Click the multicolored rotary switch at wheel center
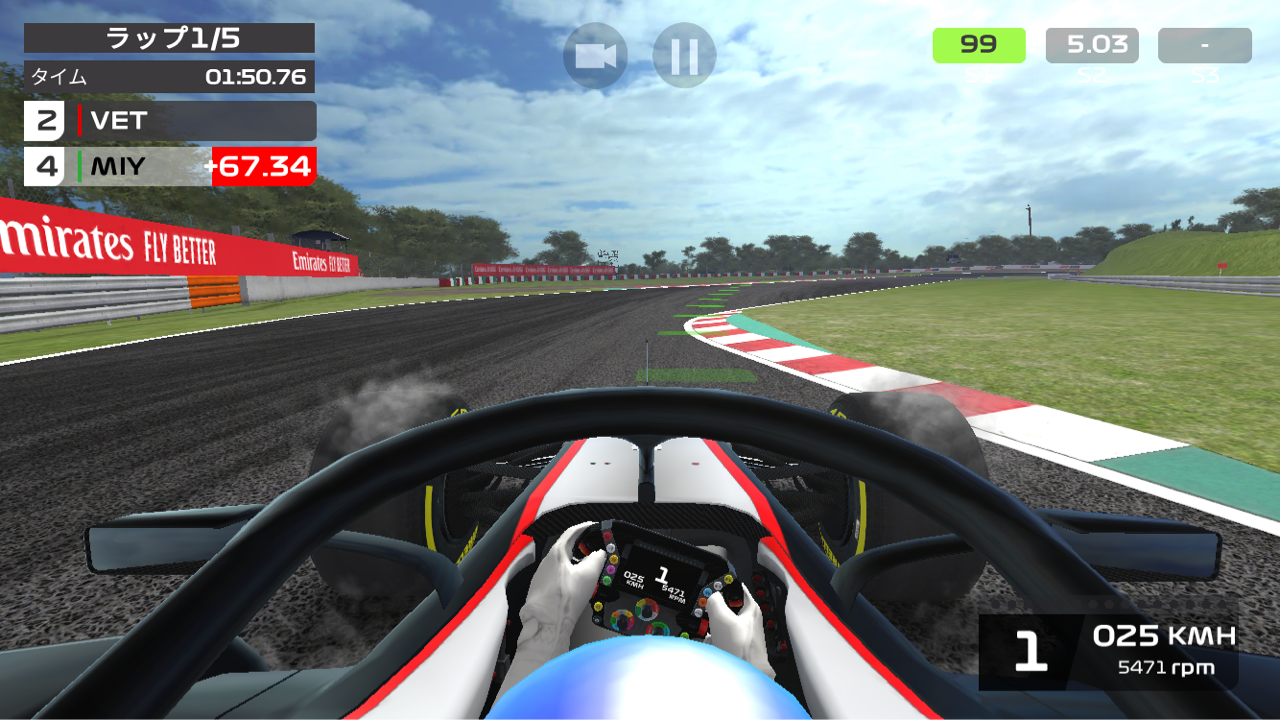The width and height of the screenshot is (1280, 720). (x=646, y=609)
